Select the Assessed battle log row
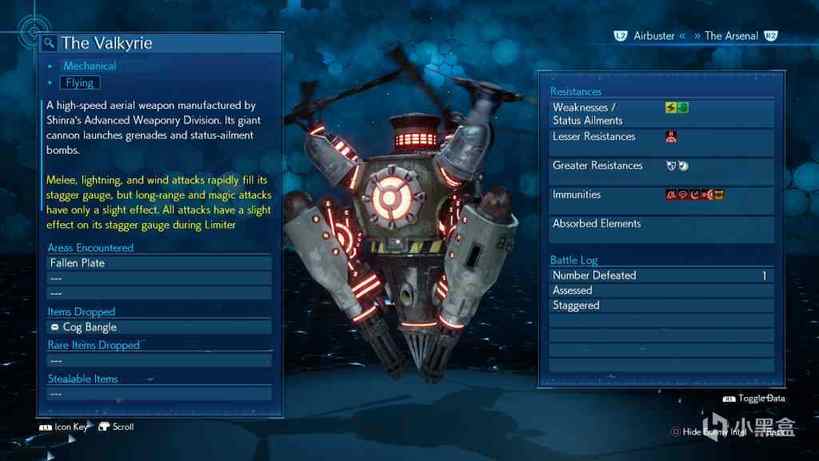 (x=658, y=291)
